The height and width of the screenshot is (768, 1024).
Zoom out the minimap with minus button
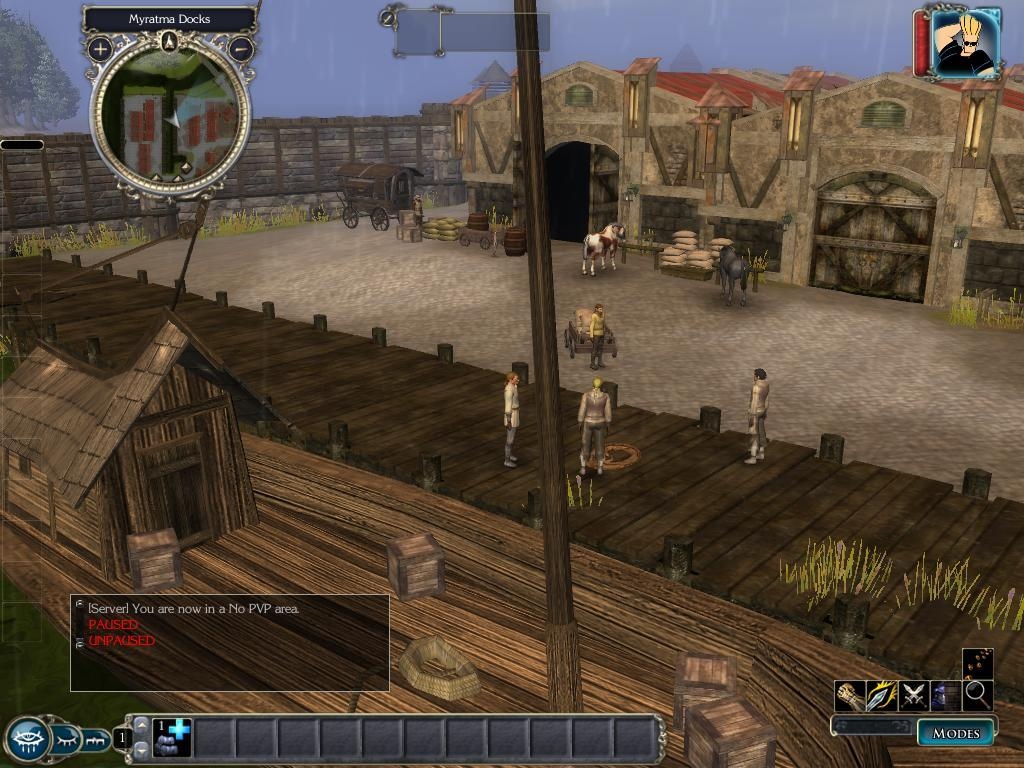[x=241, y=48]
